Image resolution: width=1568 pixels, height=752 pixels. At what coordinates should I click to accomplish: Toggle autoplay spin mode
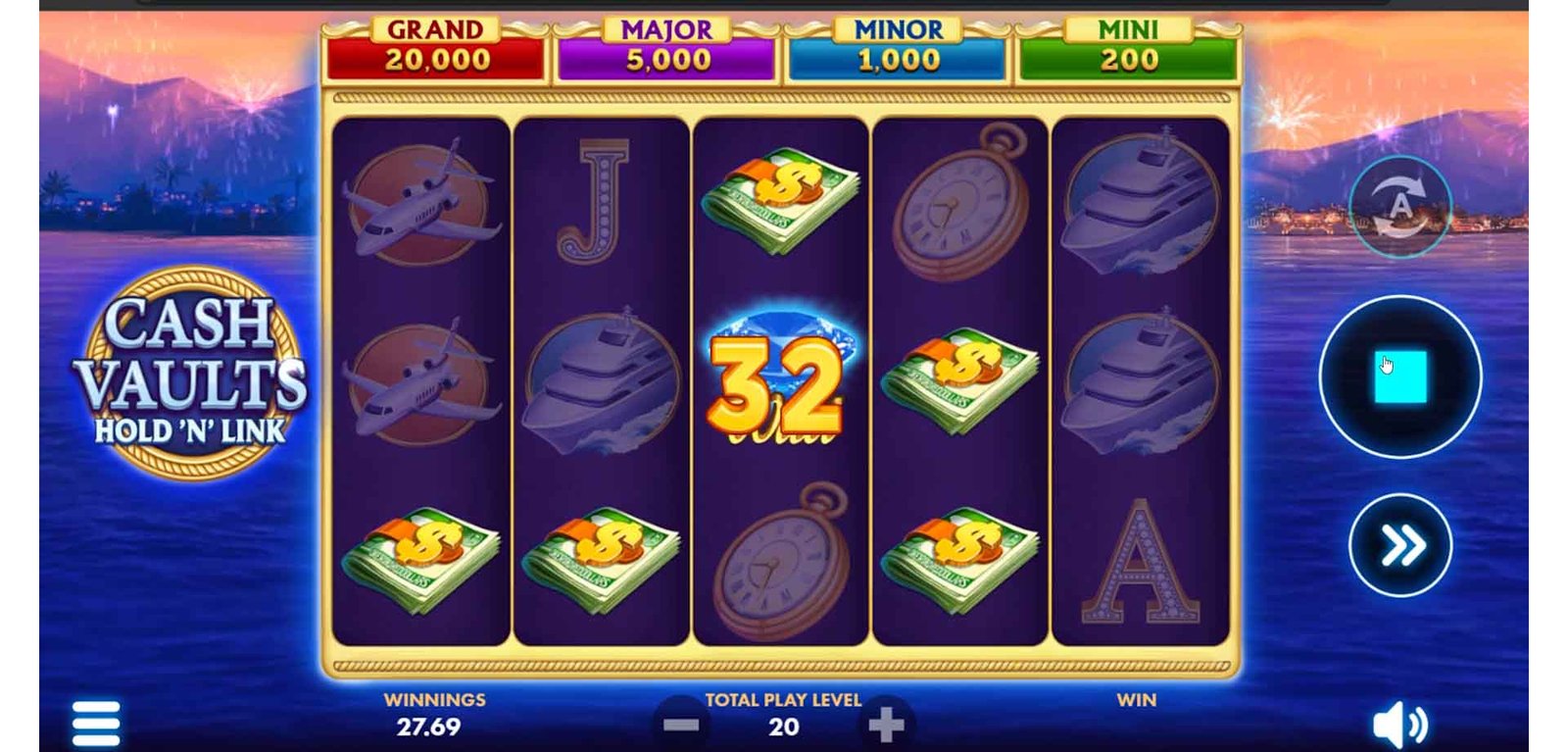[1399, 207]
